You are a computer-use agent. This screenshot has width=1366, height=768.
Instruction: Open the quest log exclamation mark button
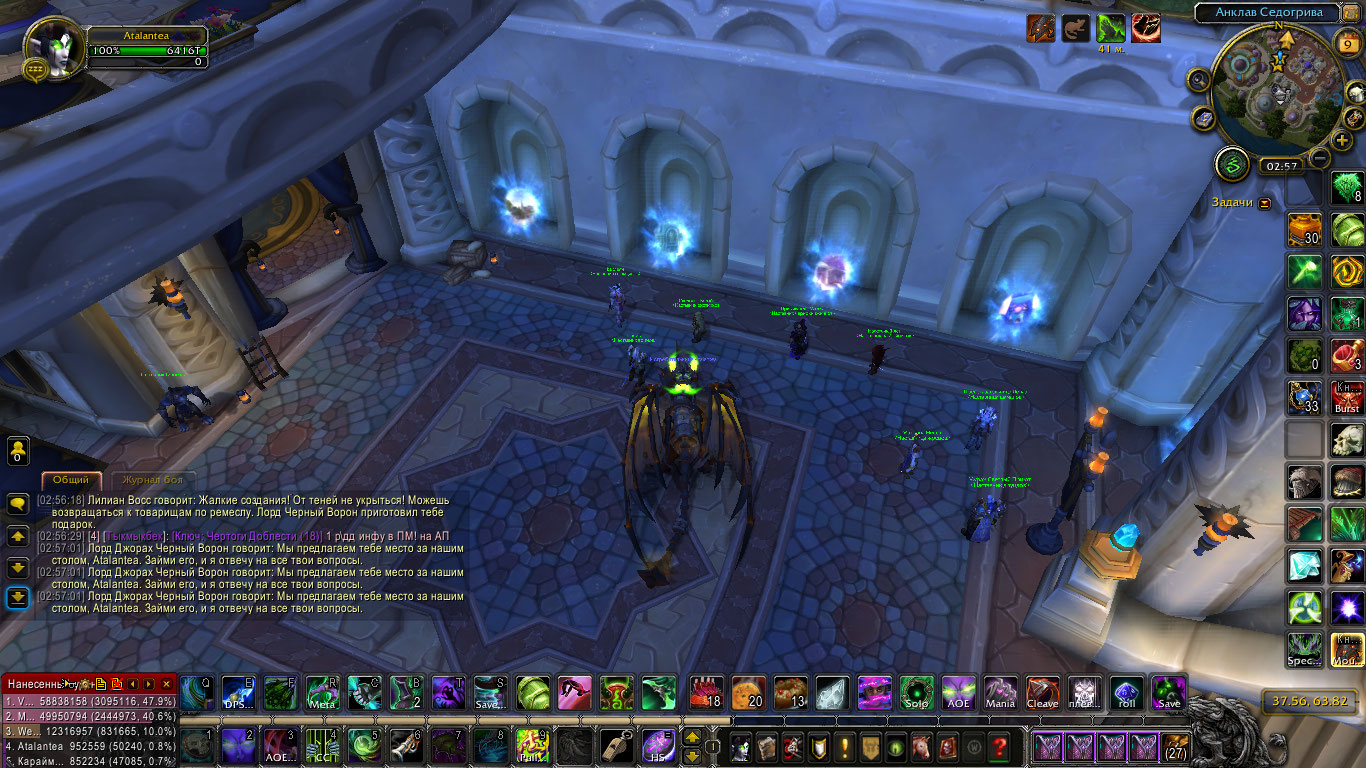pyautogui.click(x=846, y=747)
